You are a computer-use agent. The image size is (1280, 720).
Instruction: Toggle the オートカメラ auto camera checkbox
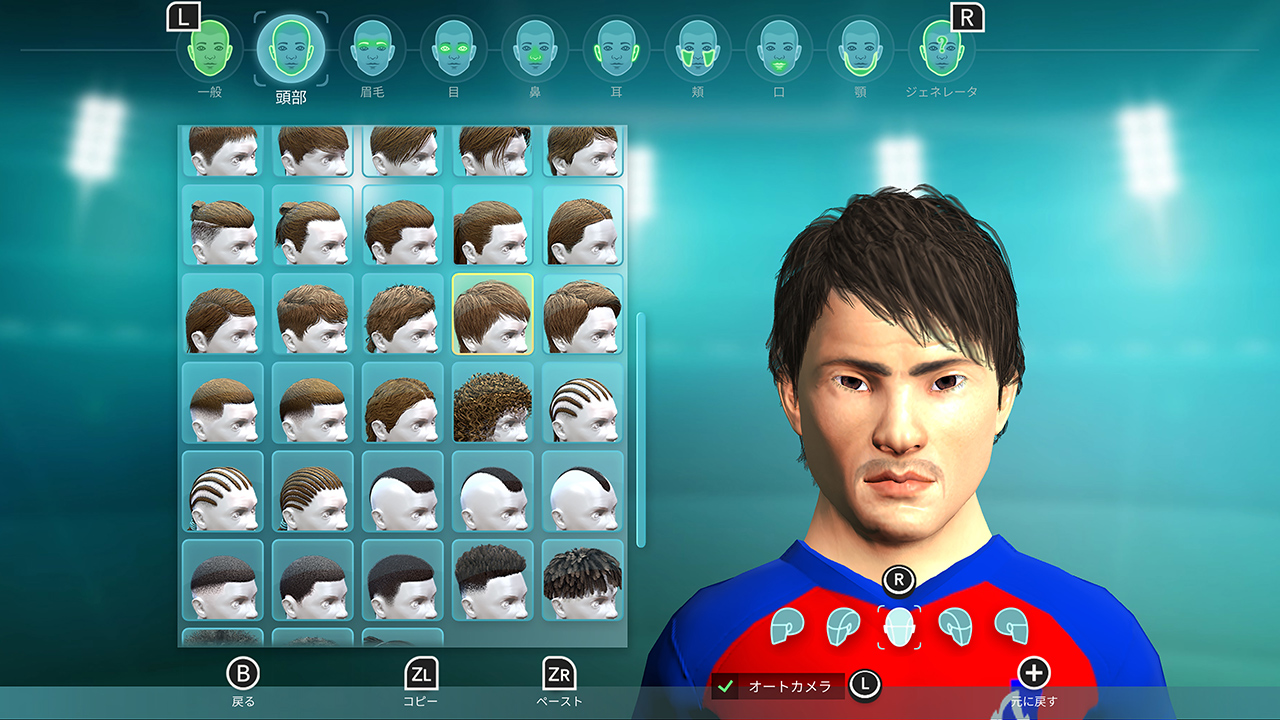(727, 687)
